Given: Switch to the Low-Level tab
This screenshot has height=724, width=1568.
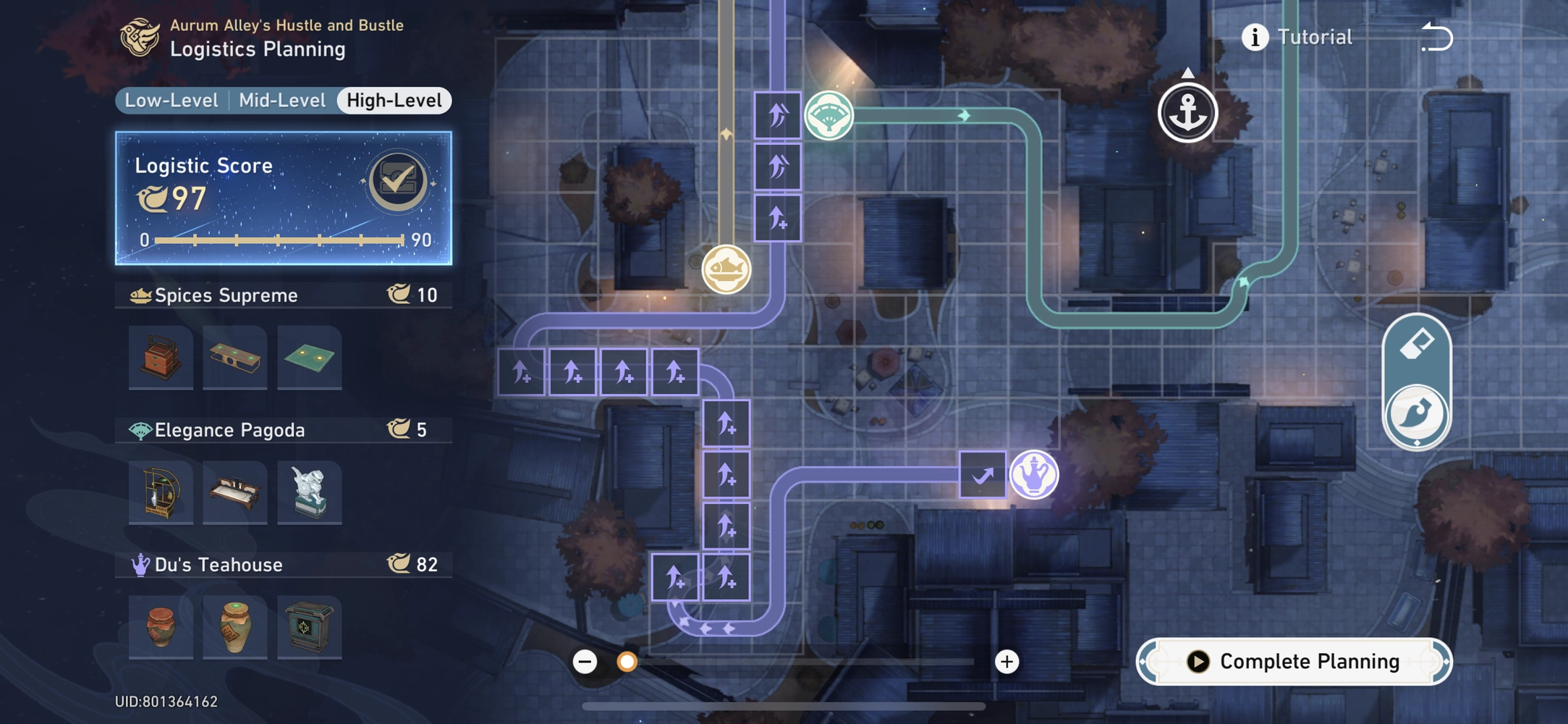Looking at the screenshot, I should (x=170, y=100).
